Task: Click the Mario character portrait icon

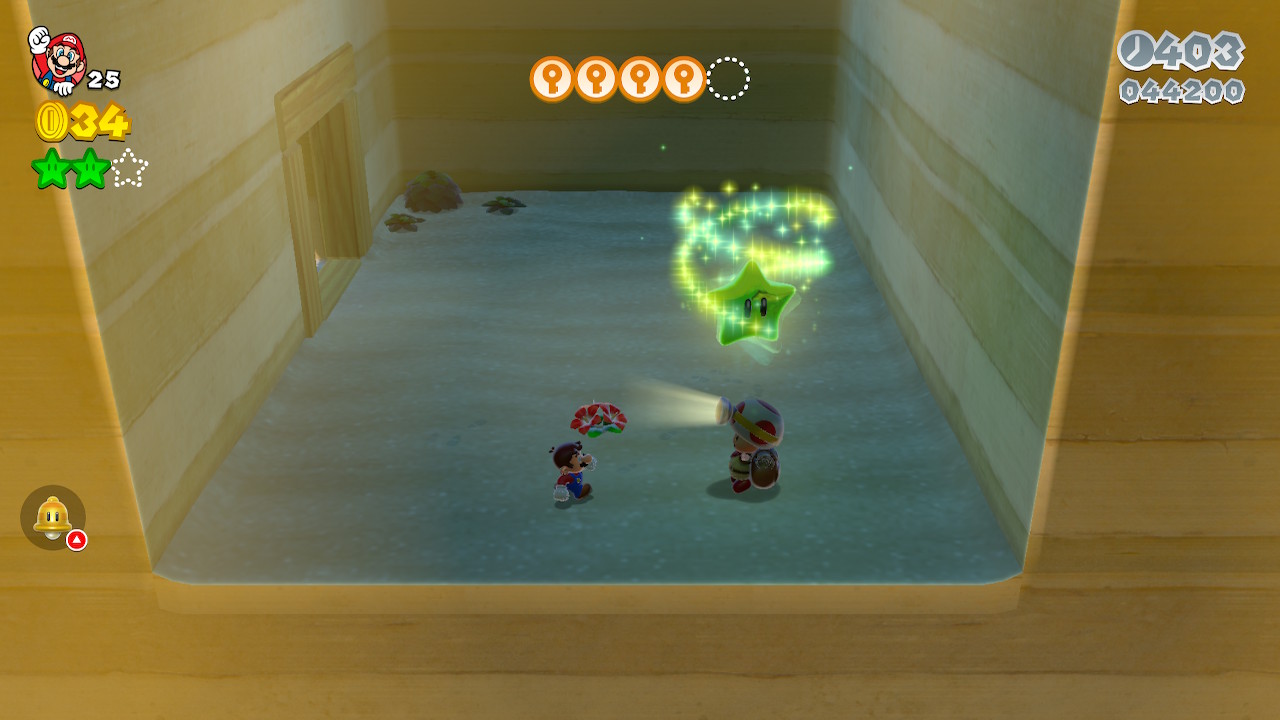Action: point(57,60)
